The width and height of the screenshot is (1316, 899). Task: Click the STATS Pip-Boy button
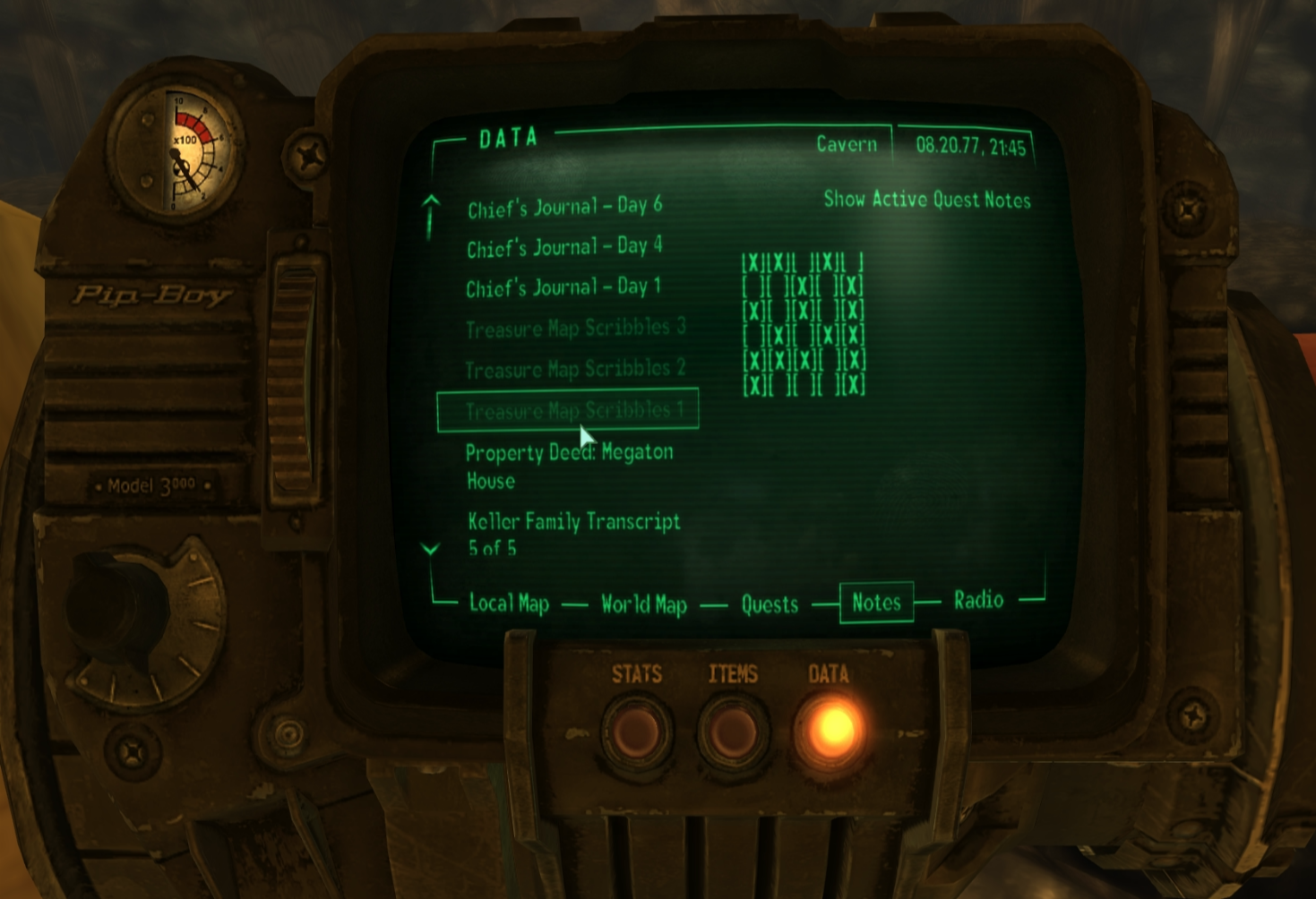point(636,732)
